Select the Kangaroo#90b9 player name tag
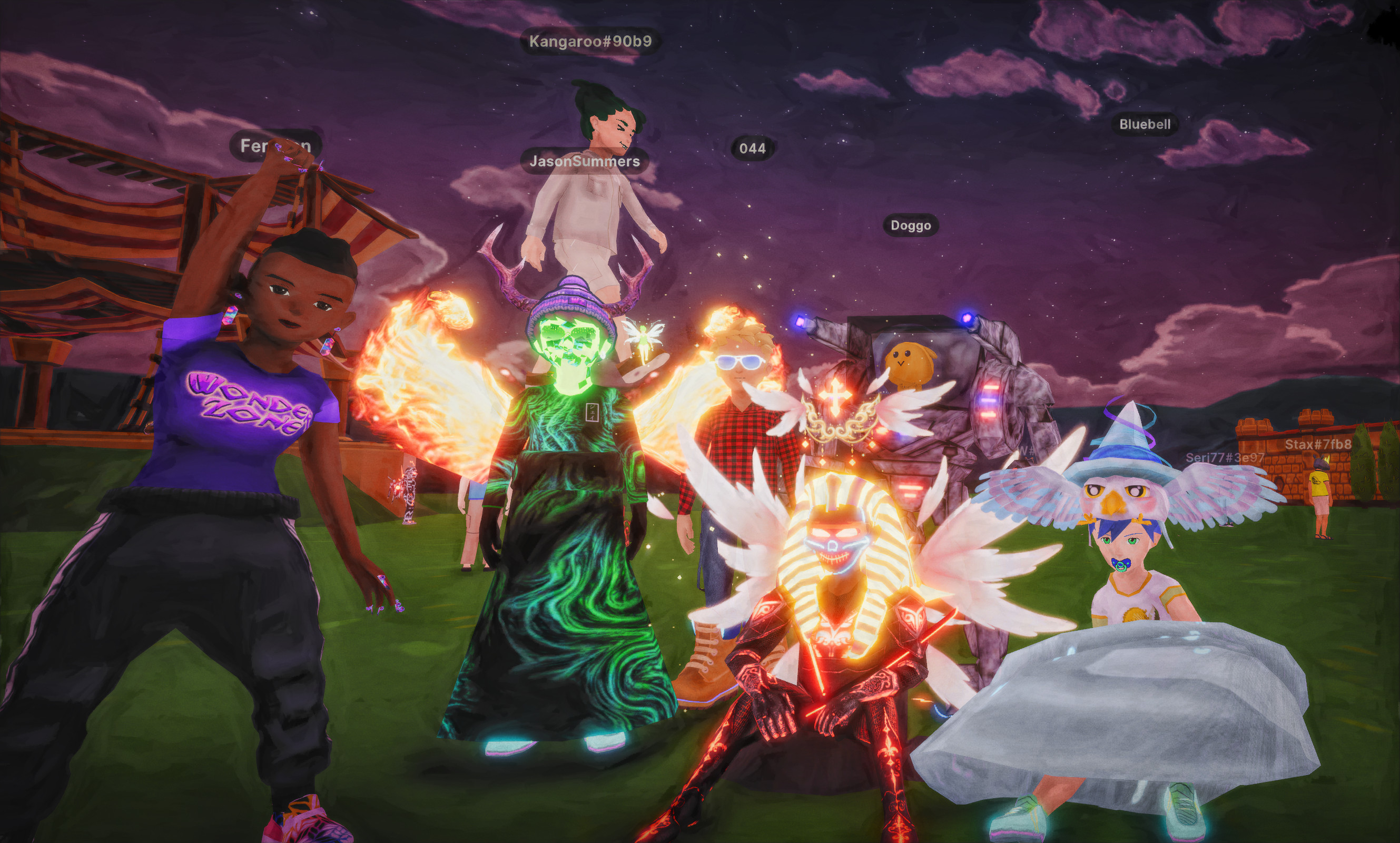The height and width of the screenshot is (843, 1400). pos(590,42)
